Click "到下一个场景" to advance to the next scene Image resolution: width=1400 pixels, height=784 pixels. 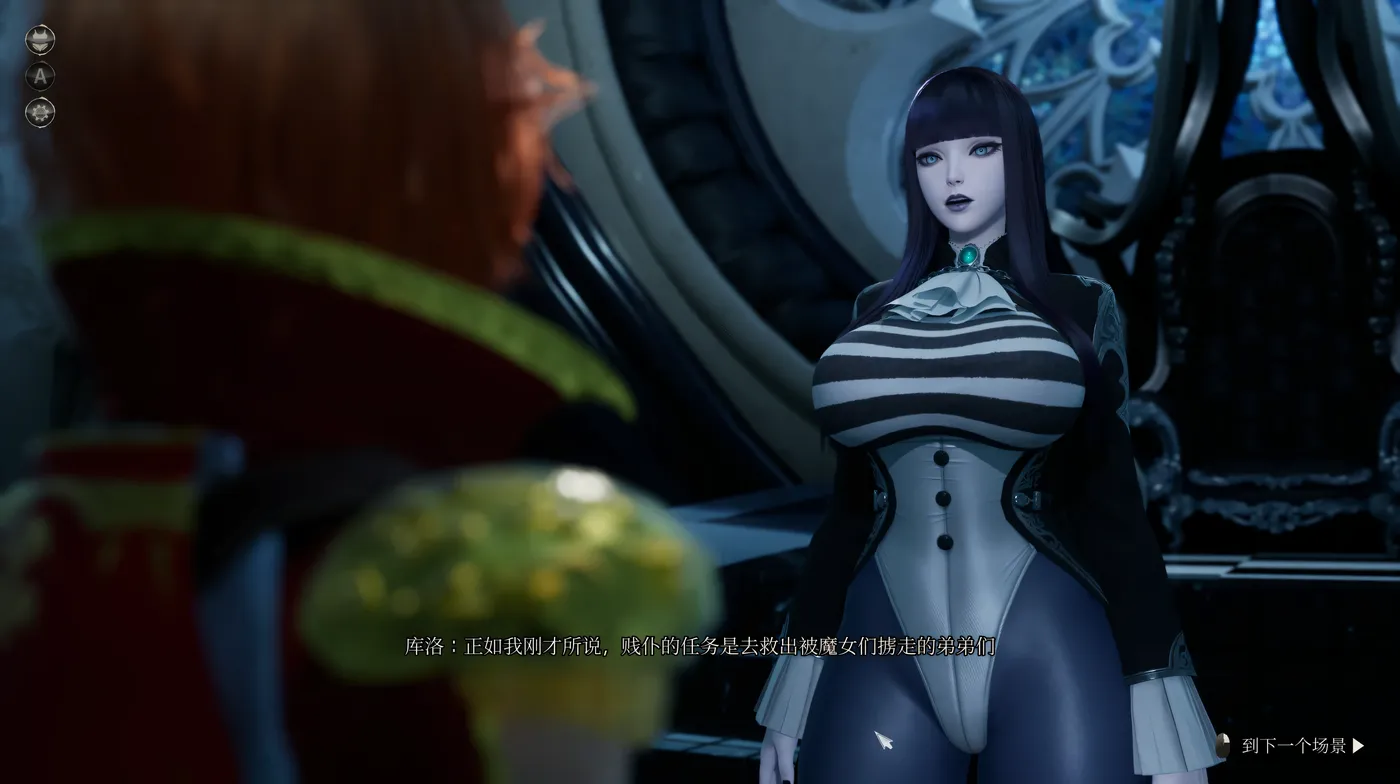[1295, 744]
